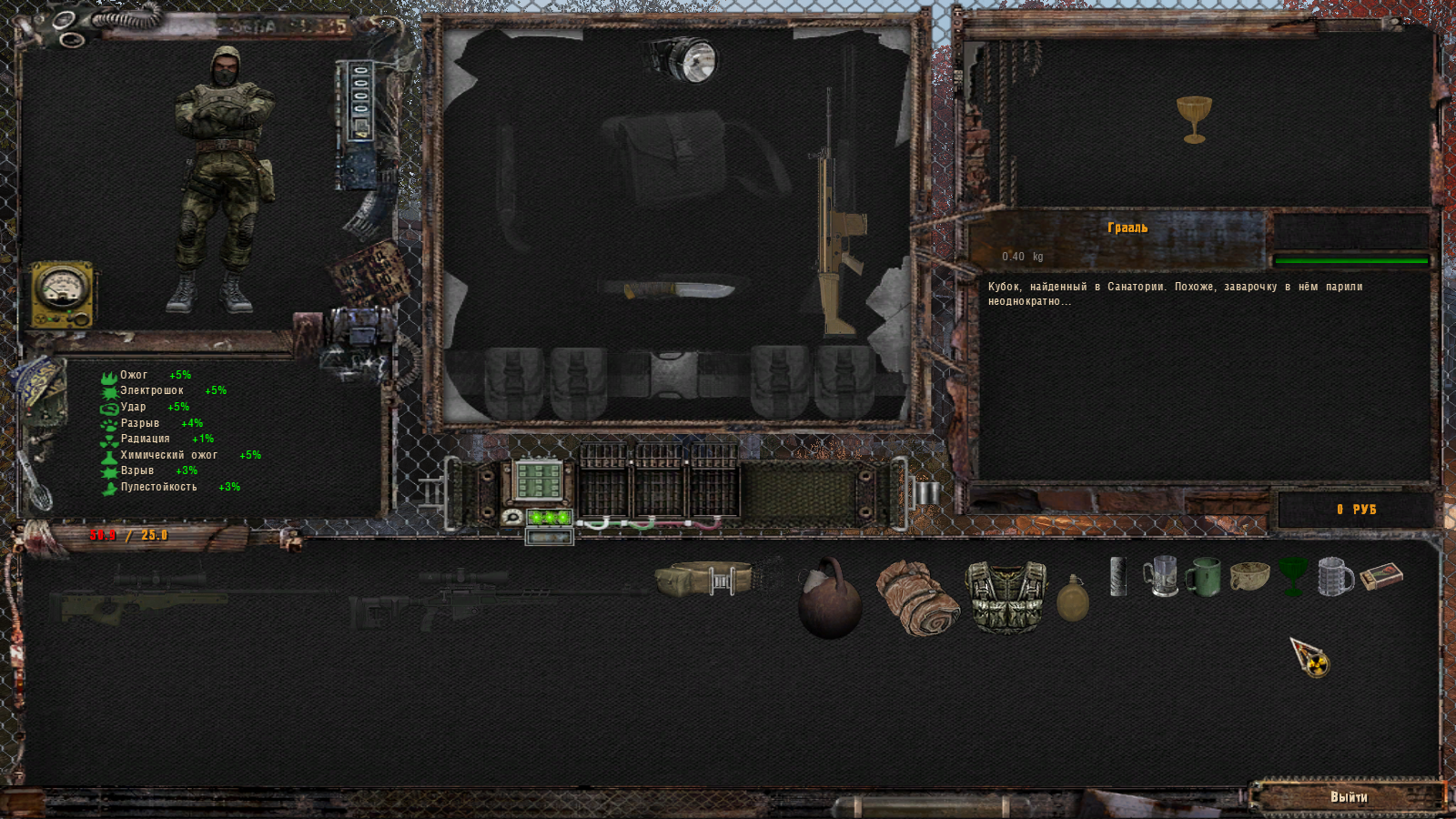Image resolution: width=1456 pixels, height=819 pixels.
Task: Select the camo tactical vest
Action: (1006, 596)
